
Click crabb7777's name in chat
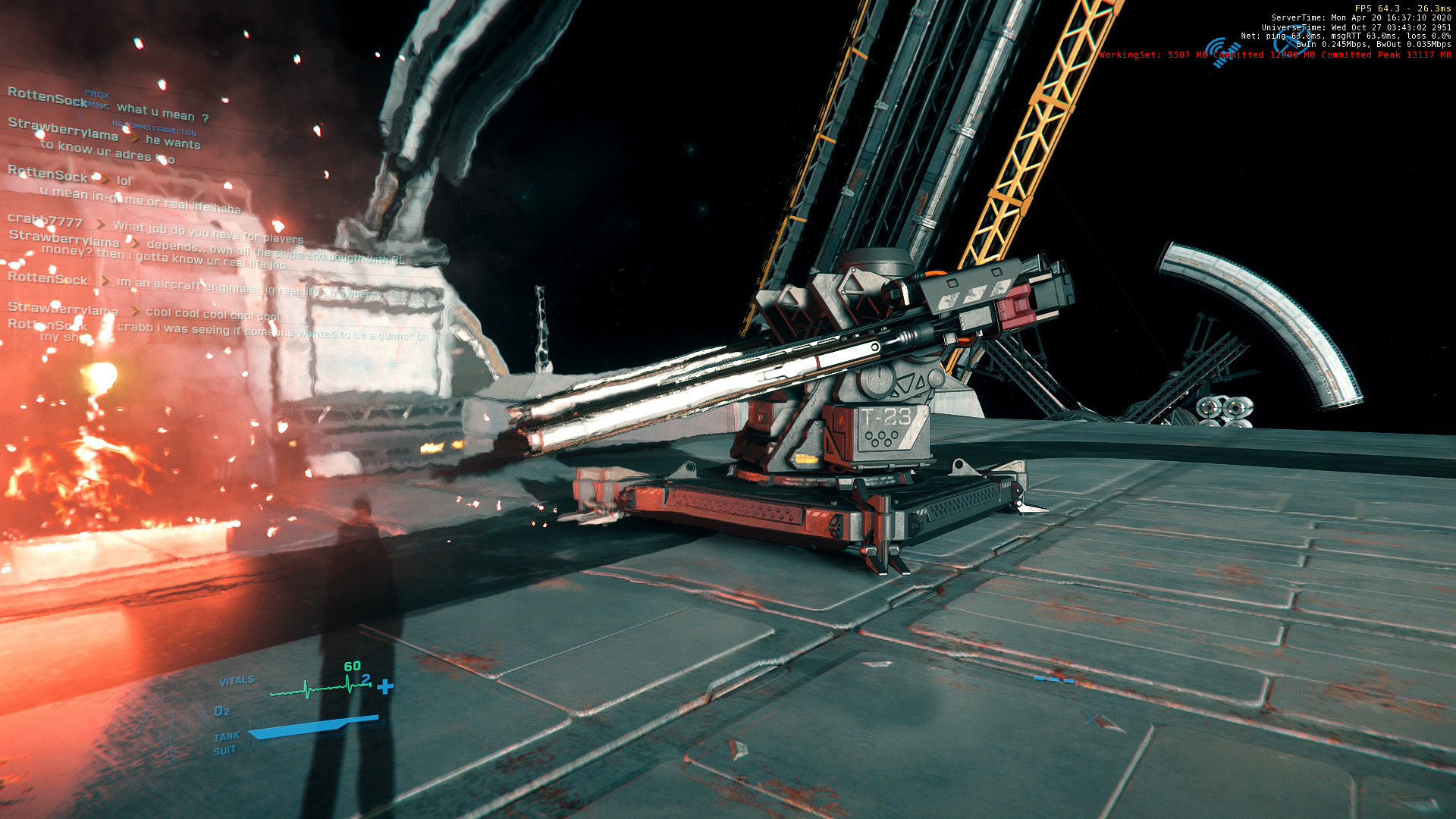[45, 221]
